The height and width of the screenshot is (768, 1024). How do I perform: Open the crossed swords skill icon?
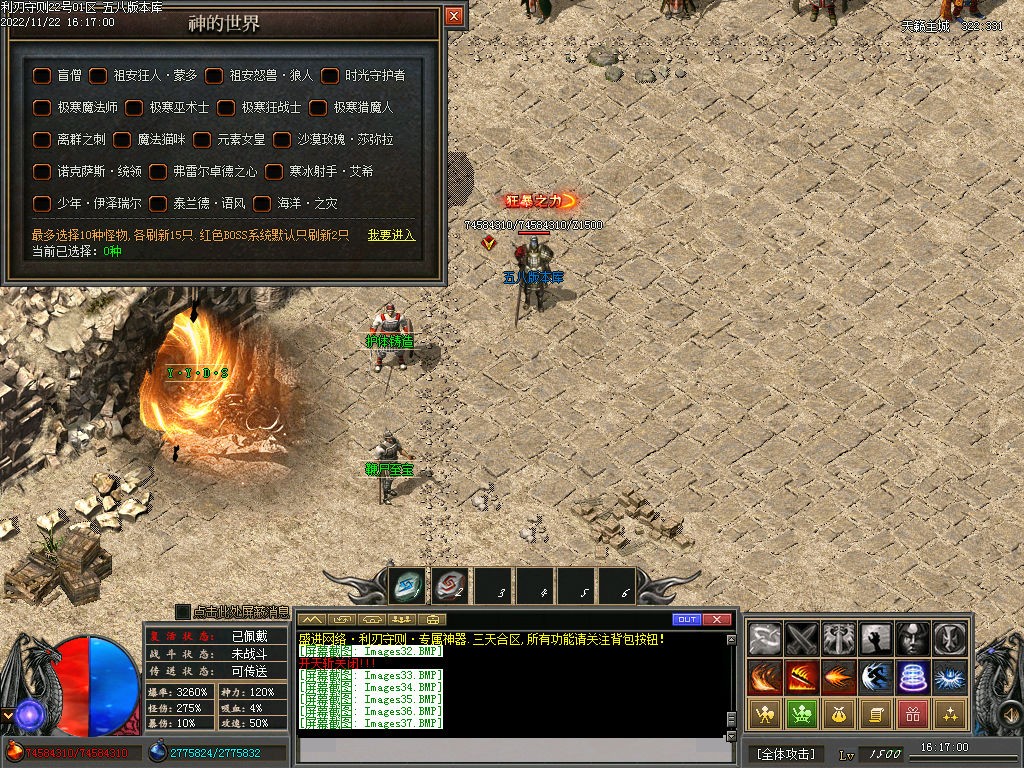point(801,638)
